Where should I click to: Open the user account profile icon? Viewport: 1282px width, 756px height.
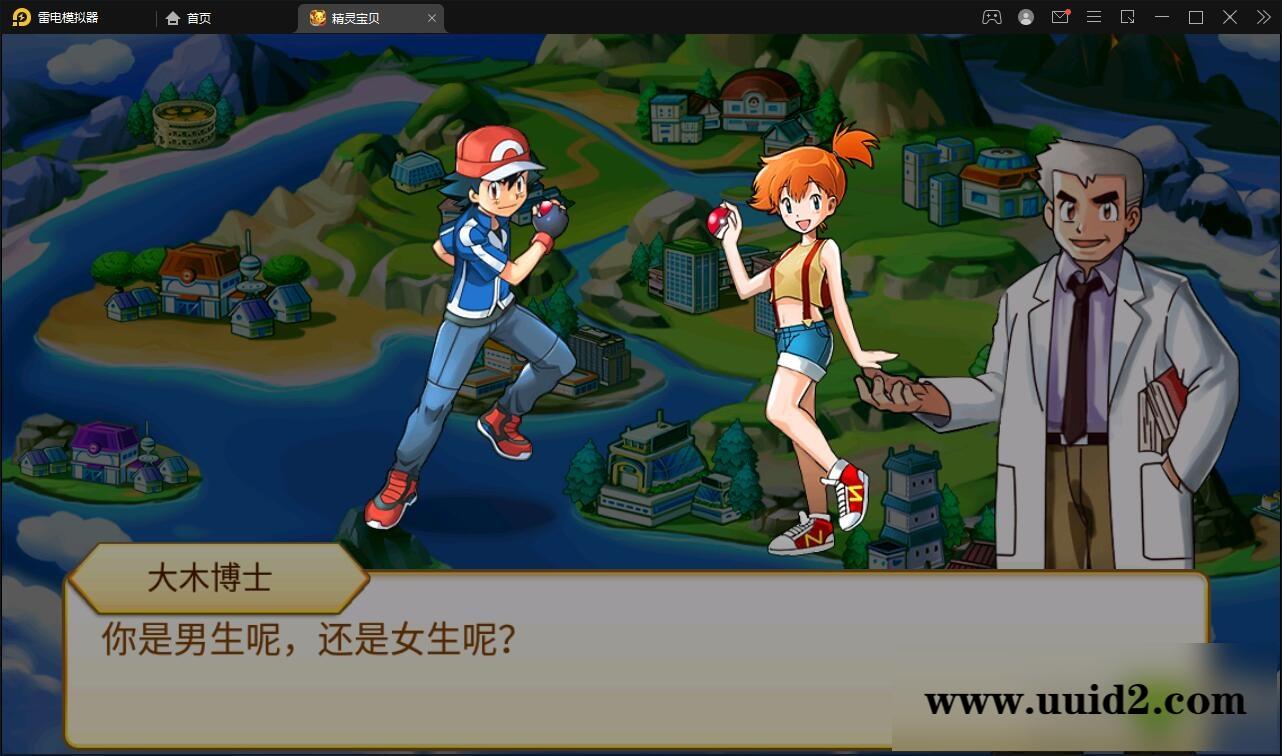[1025, 17]
